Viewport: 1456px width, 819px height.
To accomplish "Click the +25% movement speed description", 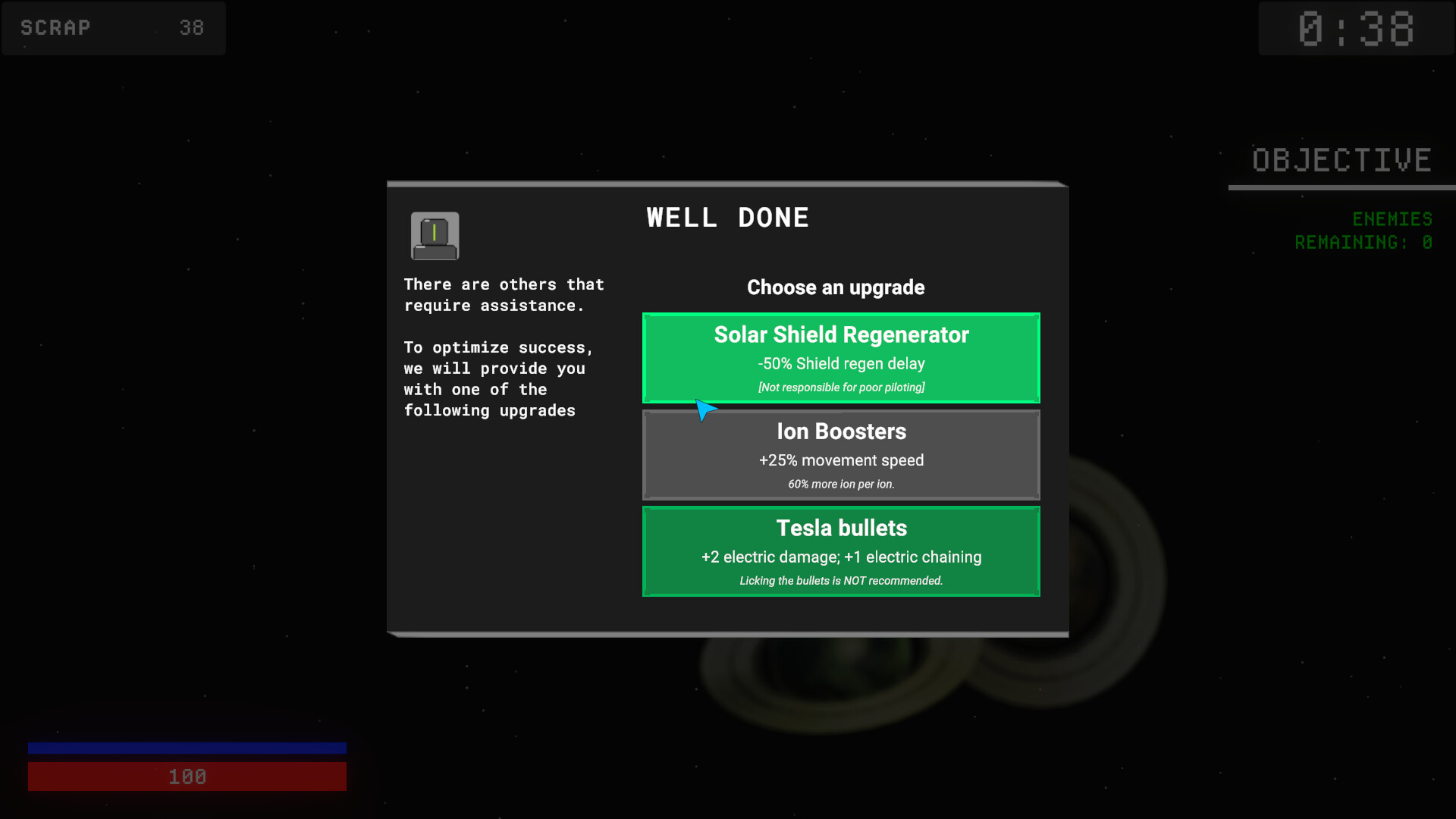I will pos(841,460).
